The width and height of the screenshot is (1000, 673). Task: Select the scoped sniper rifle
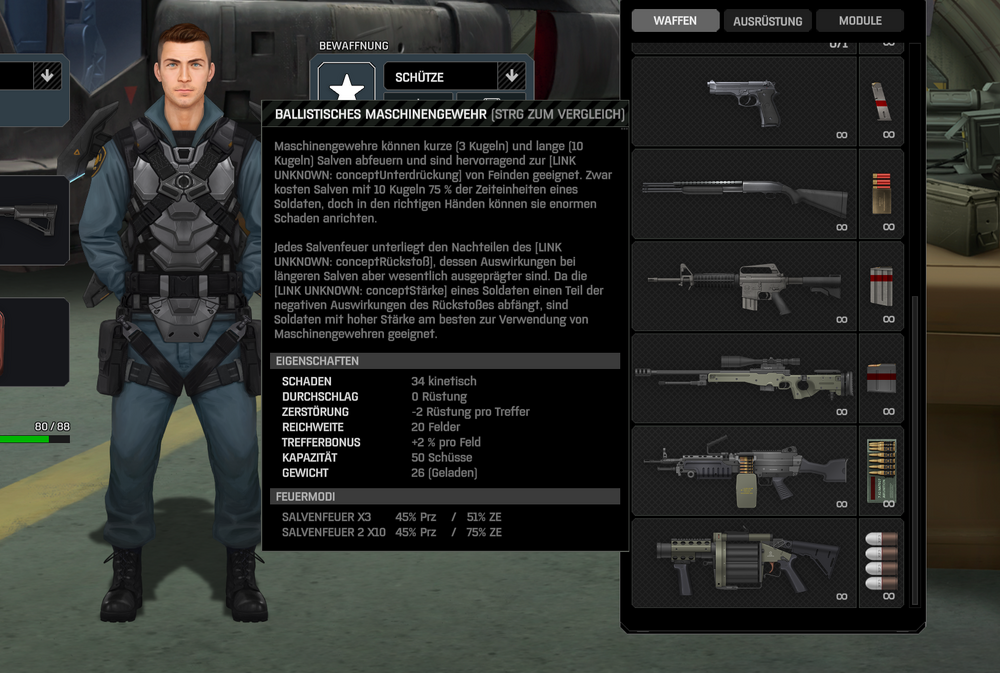(x=744, y=378)
